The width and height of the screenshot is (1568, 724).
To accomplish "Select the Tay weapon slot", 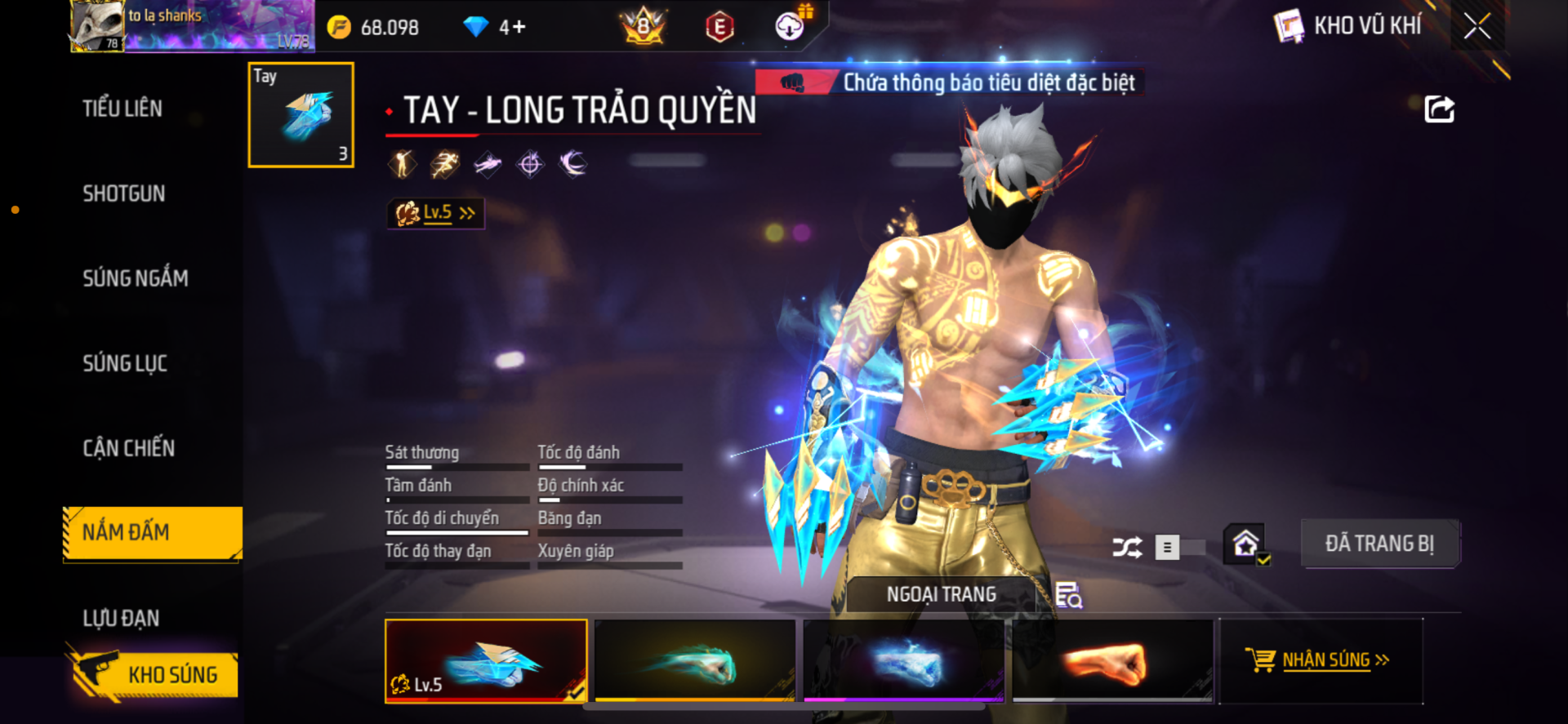I will [301, 115].
